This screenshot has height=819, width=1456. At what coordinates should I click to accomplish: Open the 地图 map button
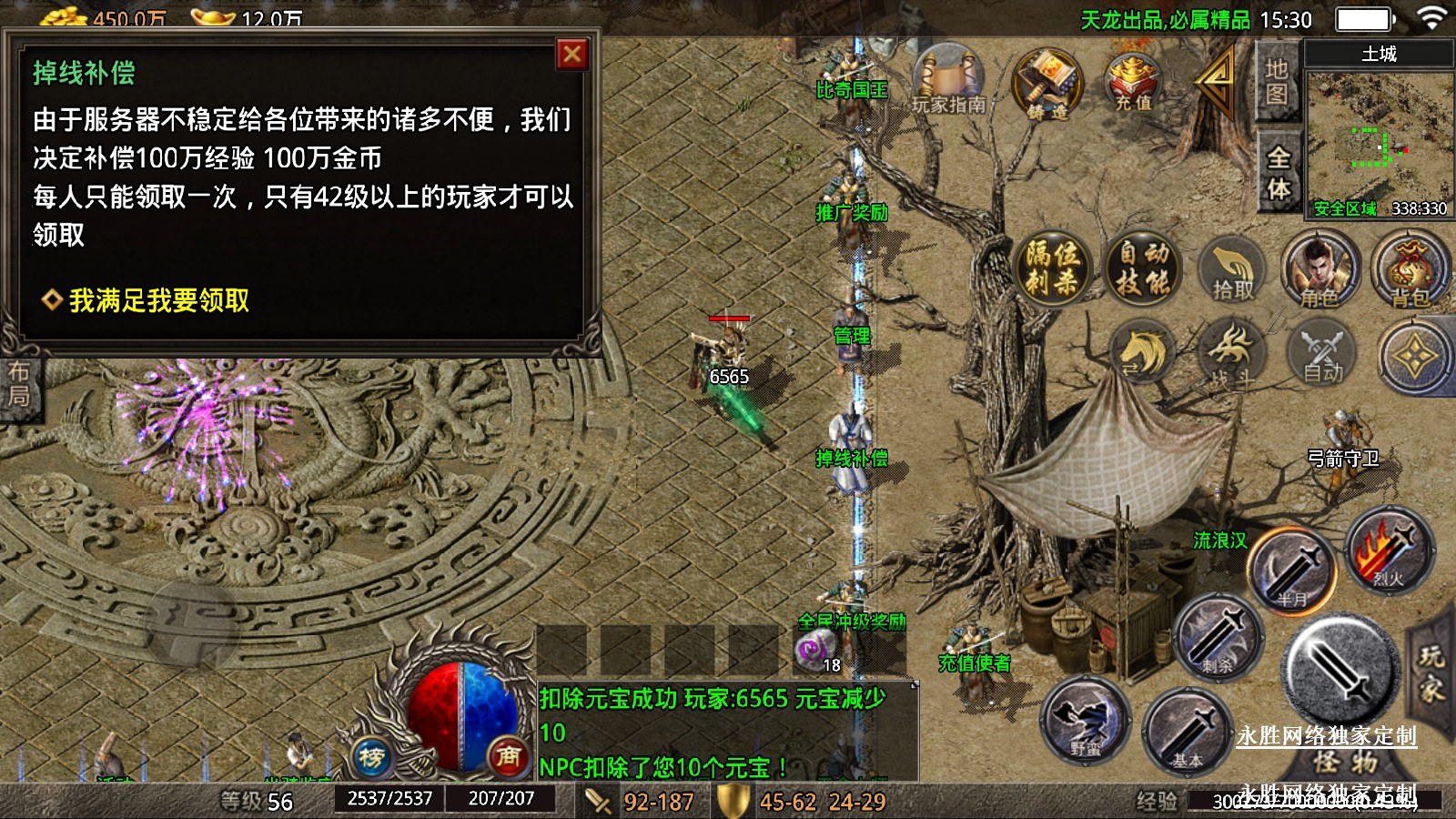1276,82
